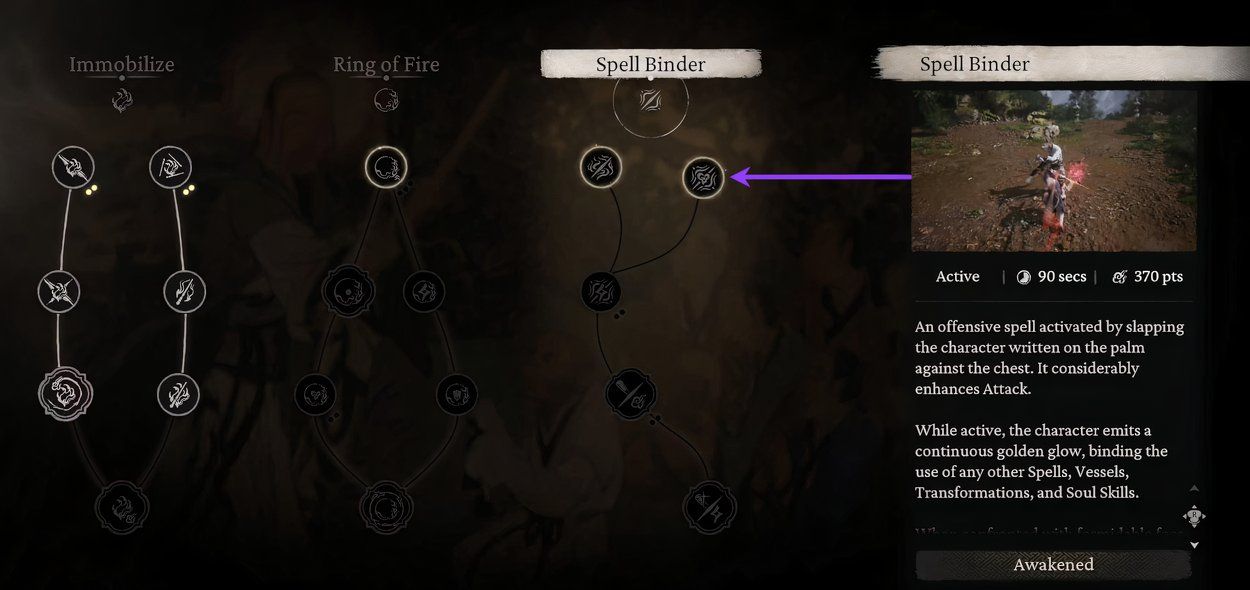Image resolution: width=1250 pixels, height=590 pixels.
Task: Click the small Ring of Fire icon under its title
Action: pyautogui.click(x=386, y=101)
